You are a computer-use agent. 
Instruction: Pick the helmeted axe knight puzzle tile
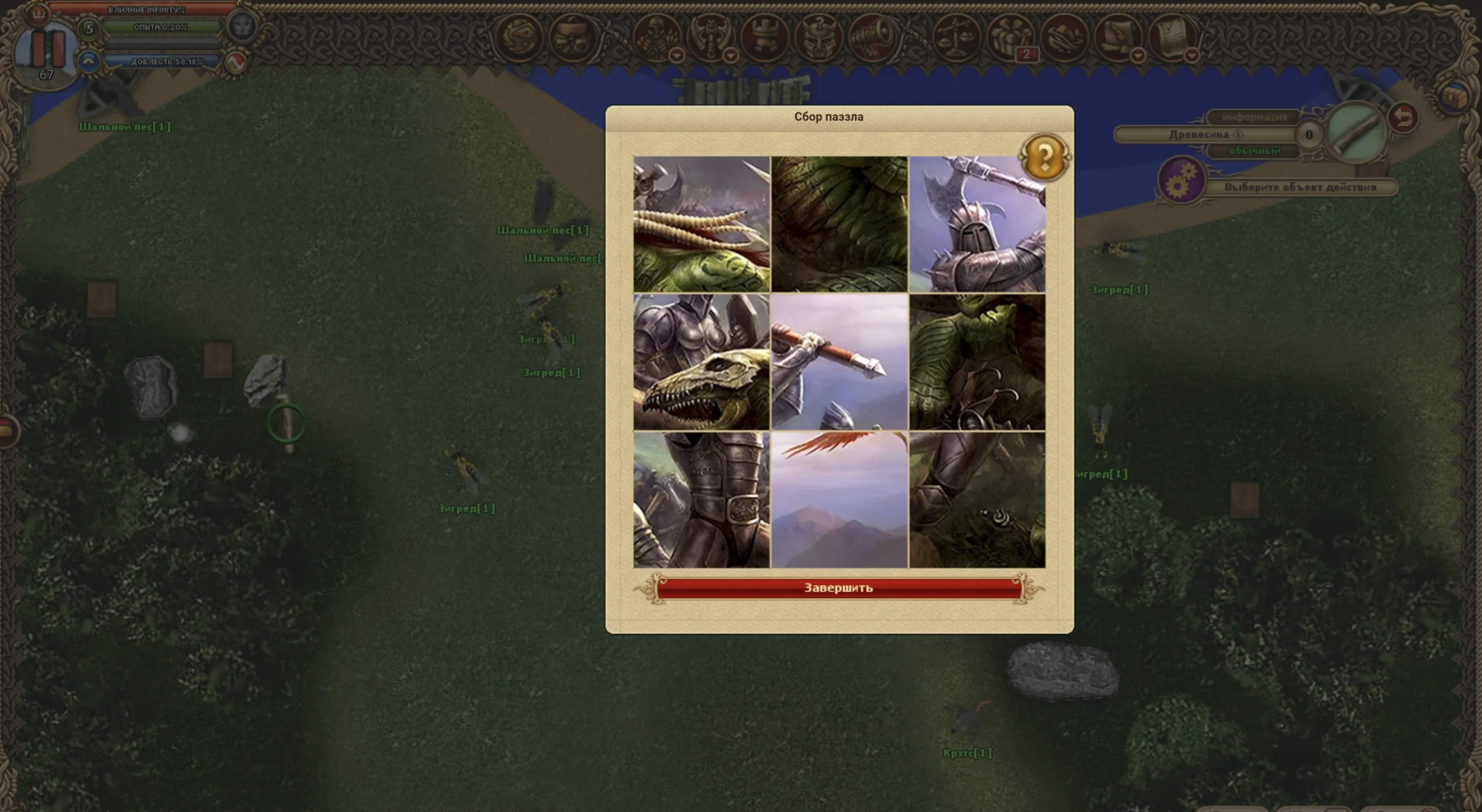click(977, 224)
